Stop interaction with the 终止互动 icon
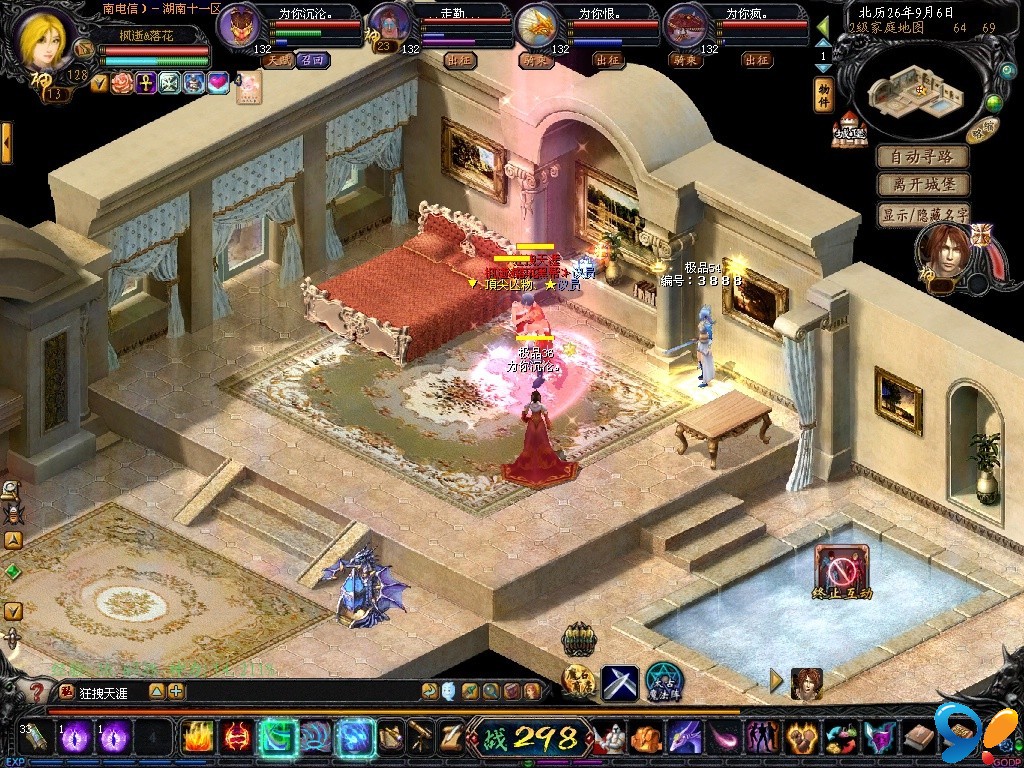This screenshot has width=1024, height=768. click(841, 572)
